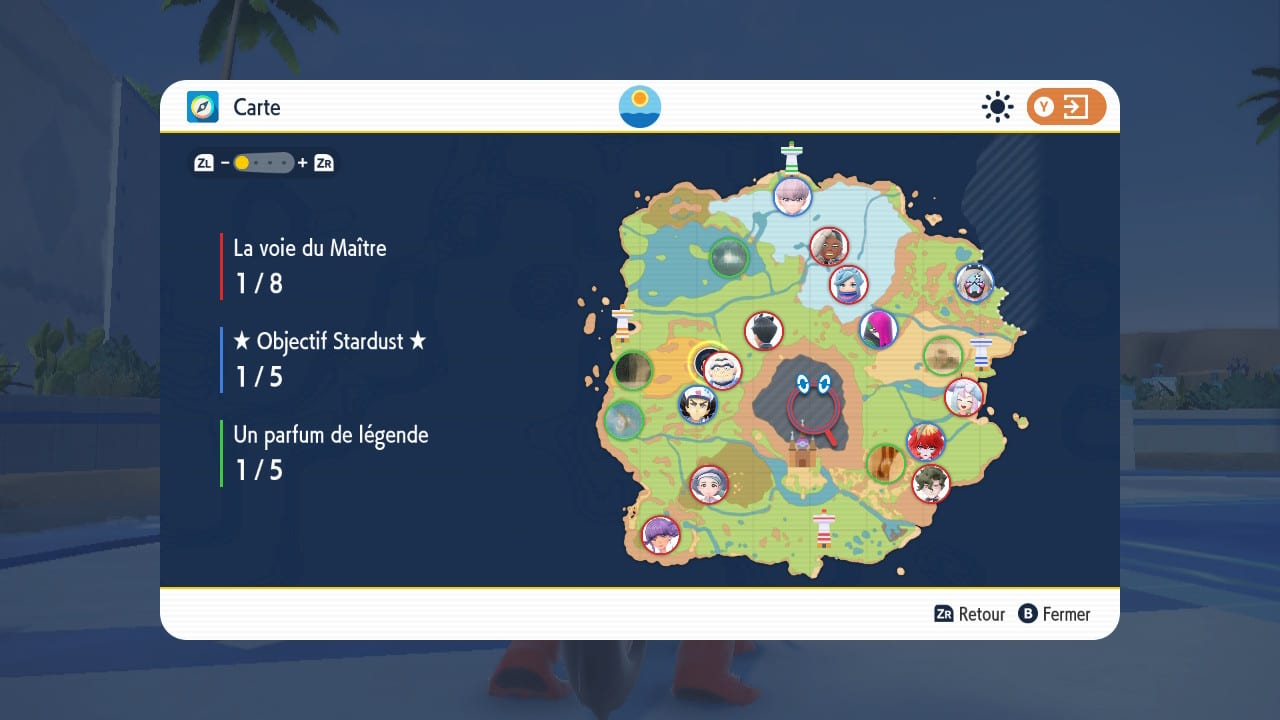Select the purple-haired portrait in the southwest

tap(660, 534)
